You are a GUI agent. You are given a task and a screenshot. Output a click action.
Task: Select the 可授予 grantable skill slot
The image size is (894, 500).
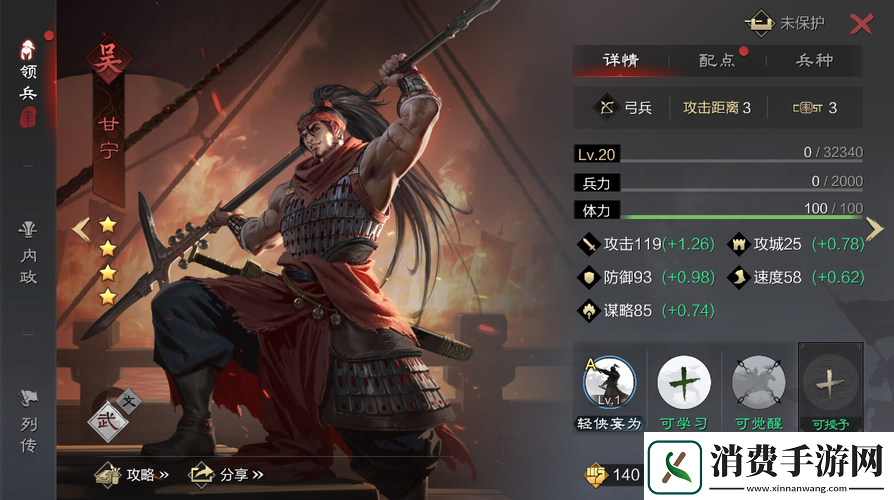point(830,387)
